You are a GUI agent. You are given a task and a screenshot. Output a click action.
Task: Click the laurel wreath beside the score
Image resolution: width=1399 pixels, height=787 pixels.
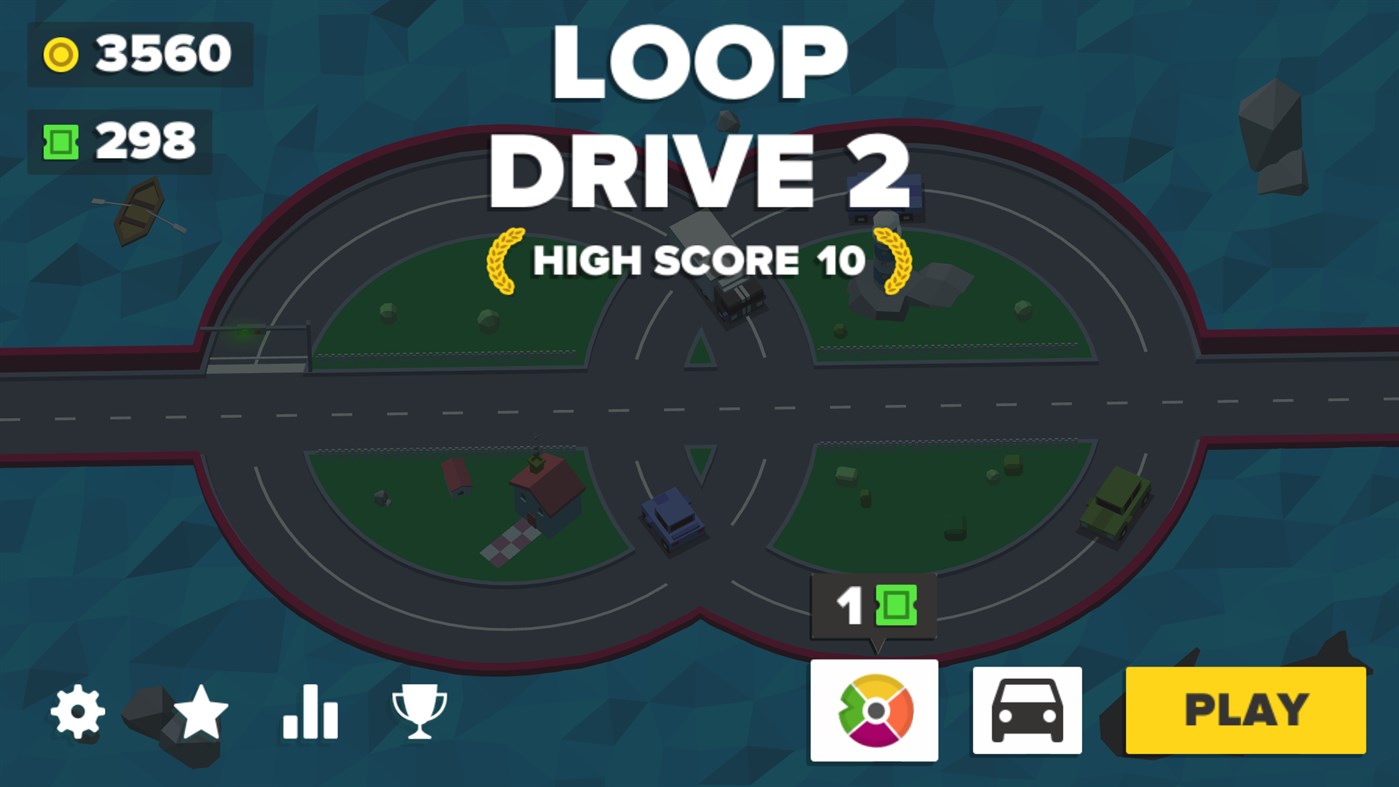pyautogui.click(x=506, y=260)
